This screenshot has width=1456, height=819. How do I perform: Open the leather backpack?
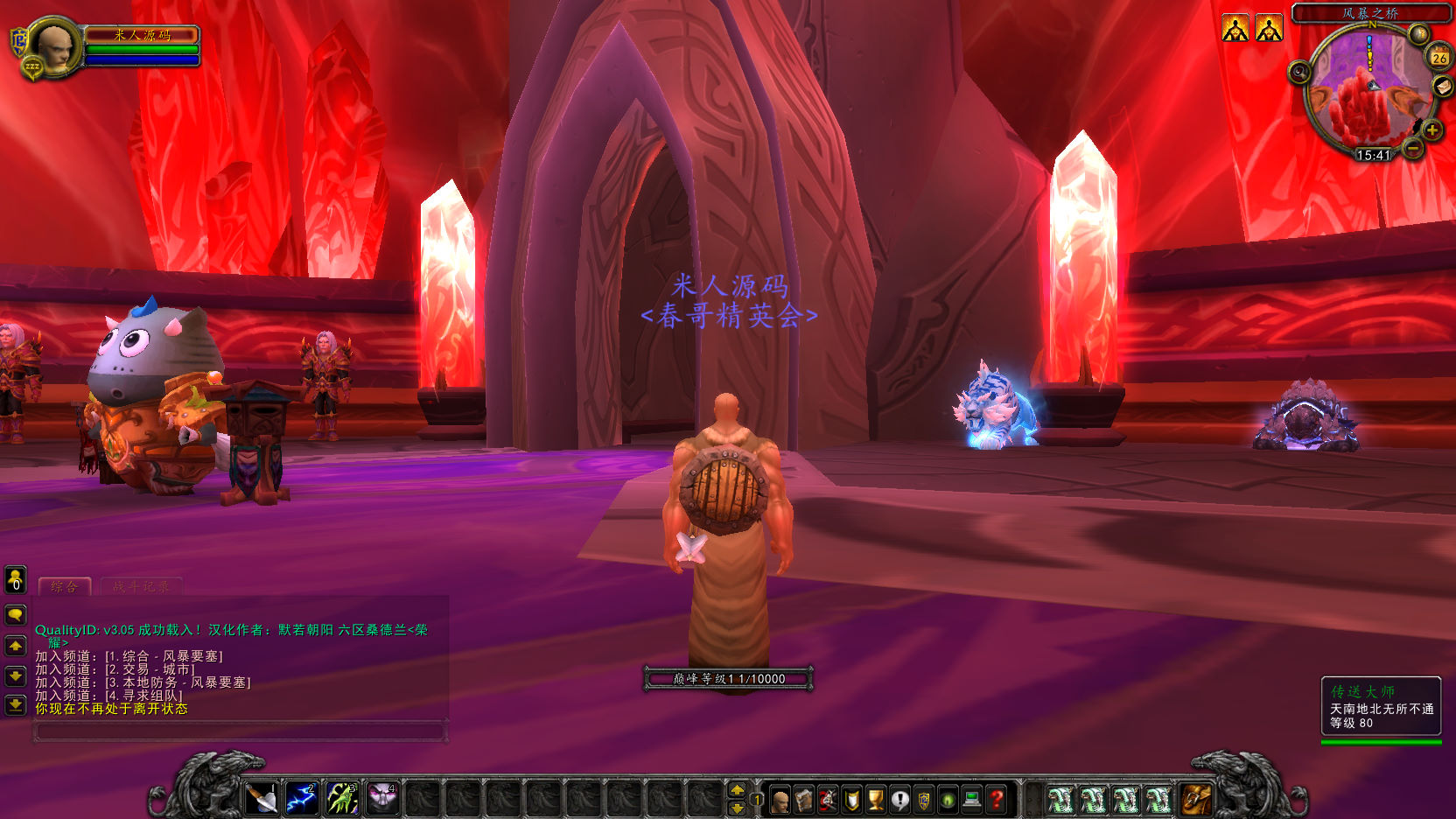coord(1196,799)
